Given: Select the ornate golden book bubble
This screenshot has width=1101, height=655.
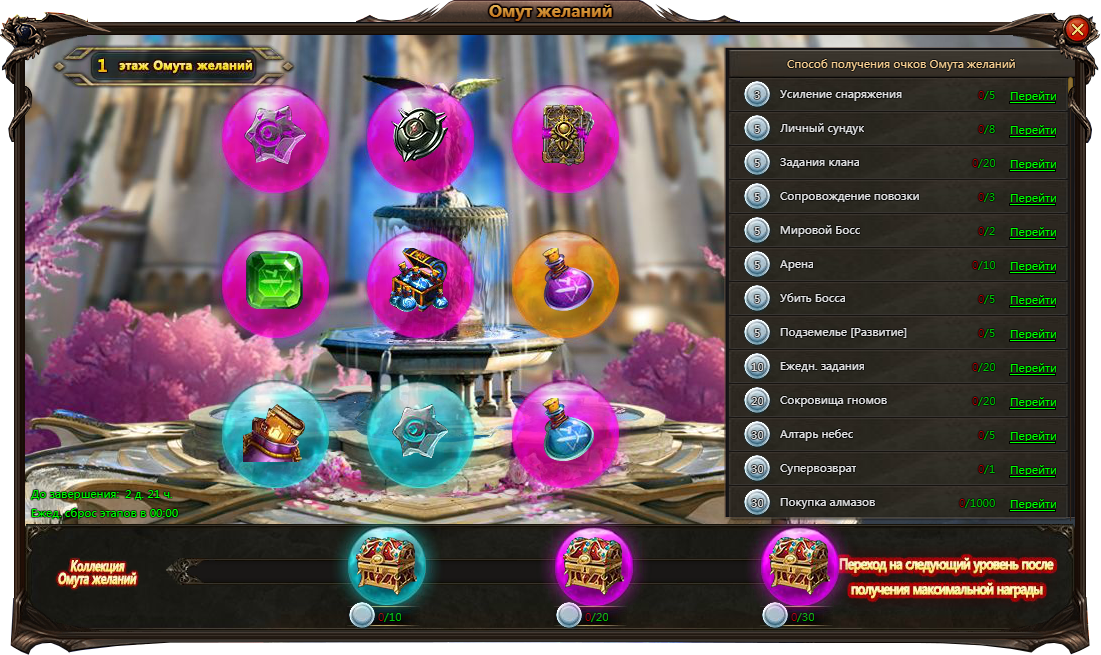Looking at the screenshot, I should [x=565, y=138].
